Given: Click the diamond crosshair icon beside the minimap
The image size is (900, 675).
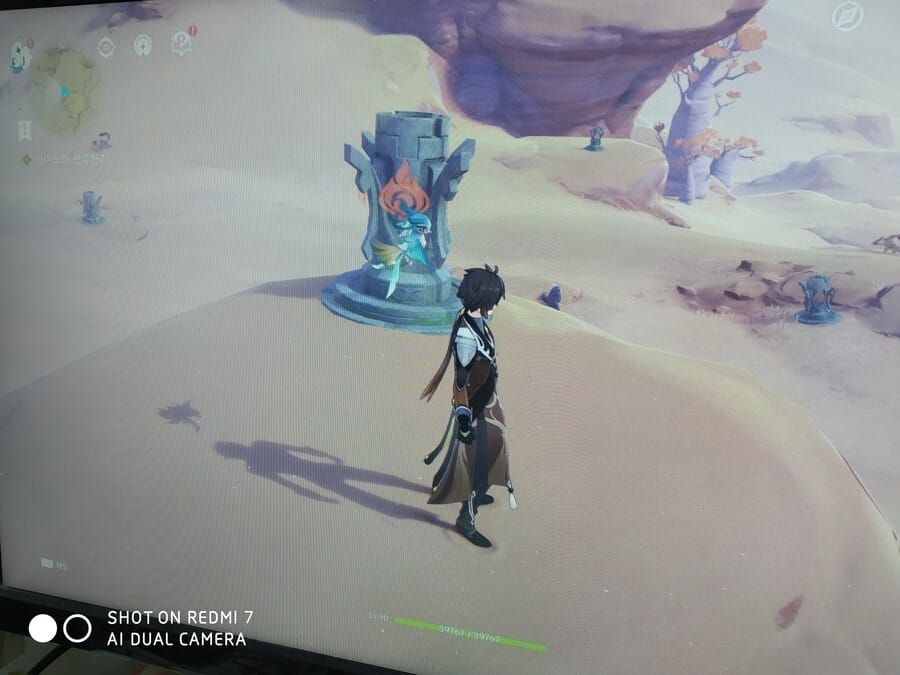Looking at the screenshot, I should 106,45.
